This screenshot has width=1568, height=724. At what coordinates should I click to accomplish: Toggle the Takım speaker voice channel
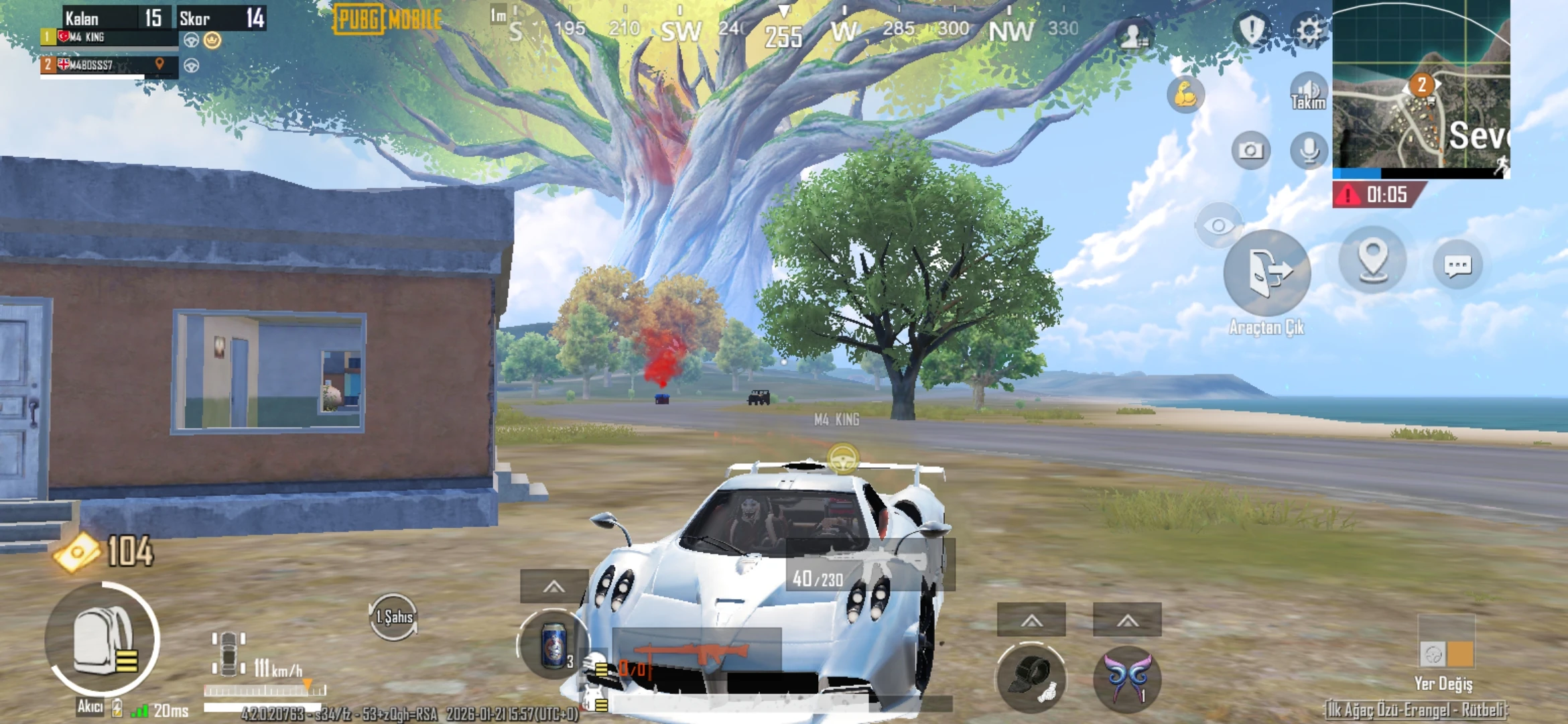click(1308, 93)
